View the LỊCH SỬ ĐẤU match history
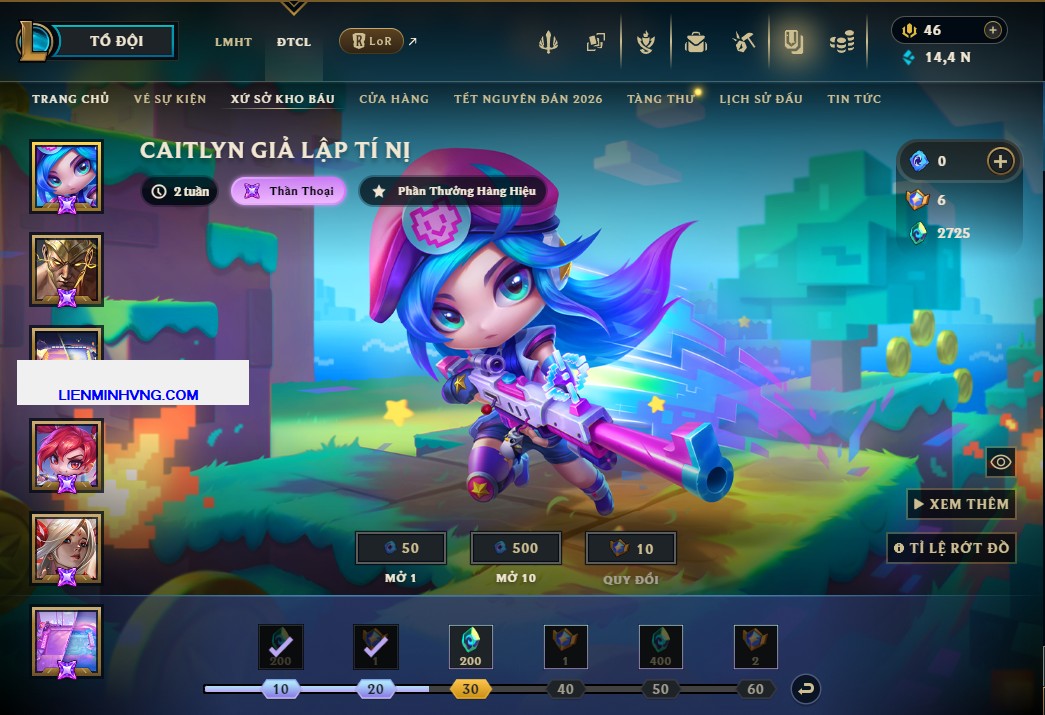 [761, 99]
